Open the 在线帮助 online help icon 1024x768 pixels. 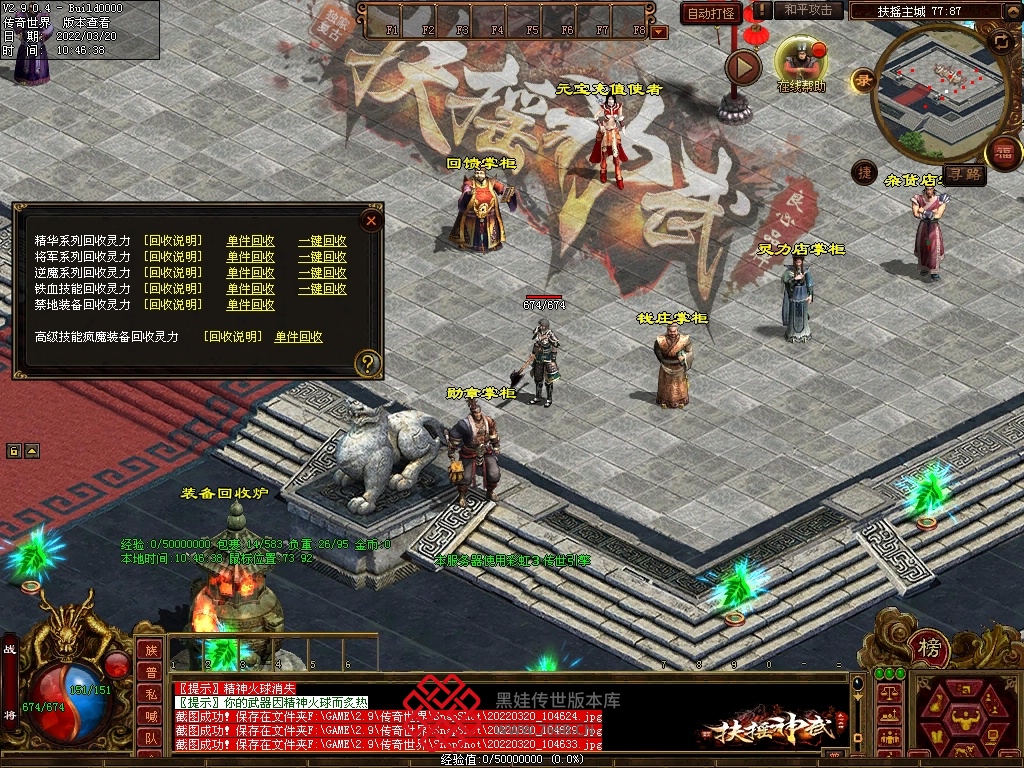click(801, 60)
